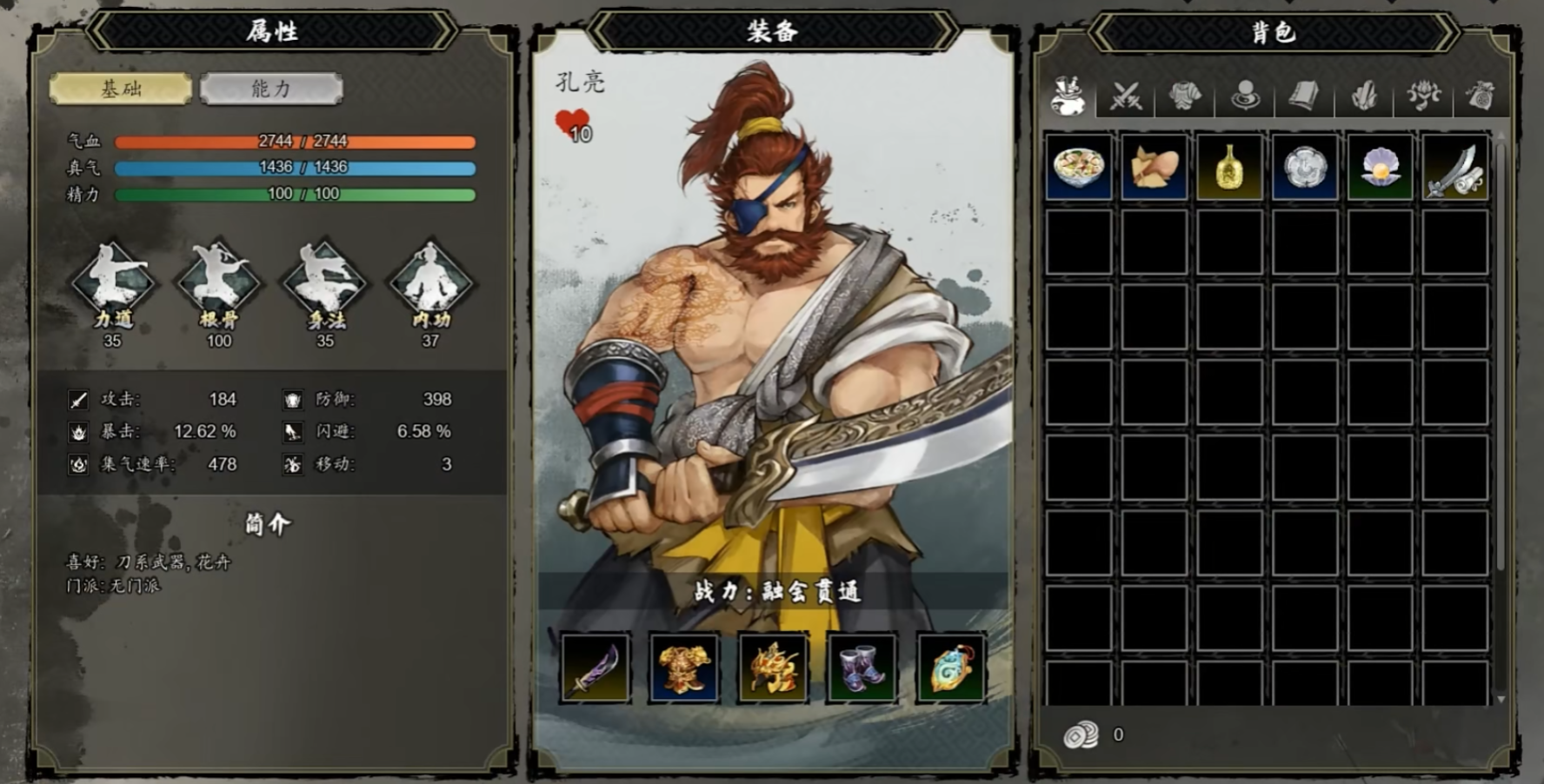
Task: Switch to the lotus flower category tab
Action: click(x=1422, y=96)
